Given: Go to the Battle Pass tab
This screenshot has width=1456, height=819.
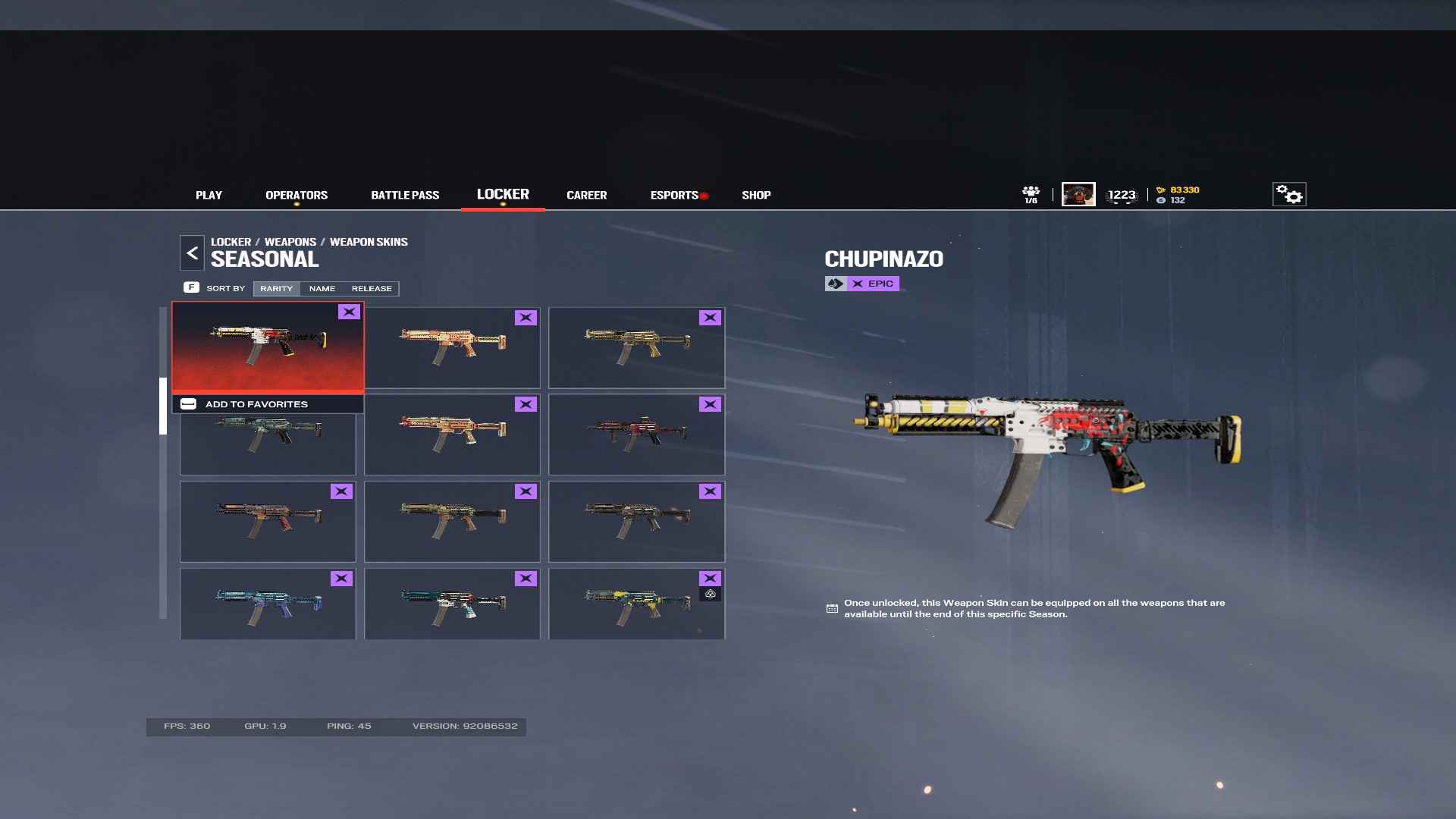Looking at the screenshot, I should click(405, 195).
